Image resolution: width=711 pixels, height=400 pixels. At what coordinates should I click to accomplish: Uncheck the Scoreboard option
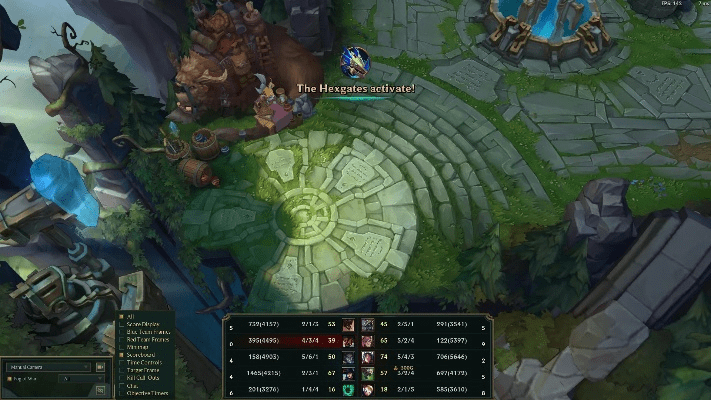click(x=121, y=354)
